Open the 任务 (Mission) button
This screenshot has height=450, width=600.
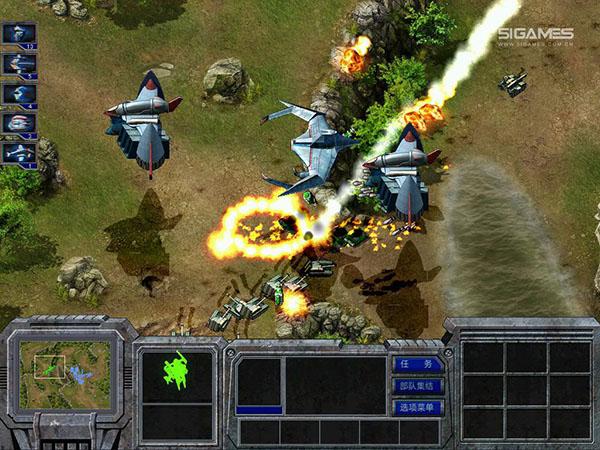click(x=416, y=365)
